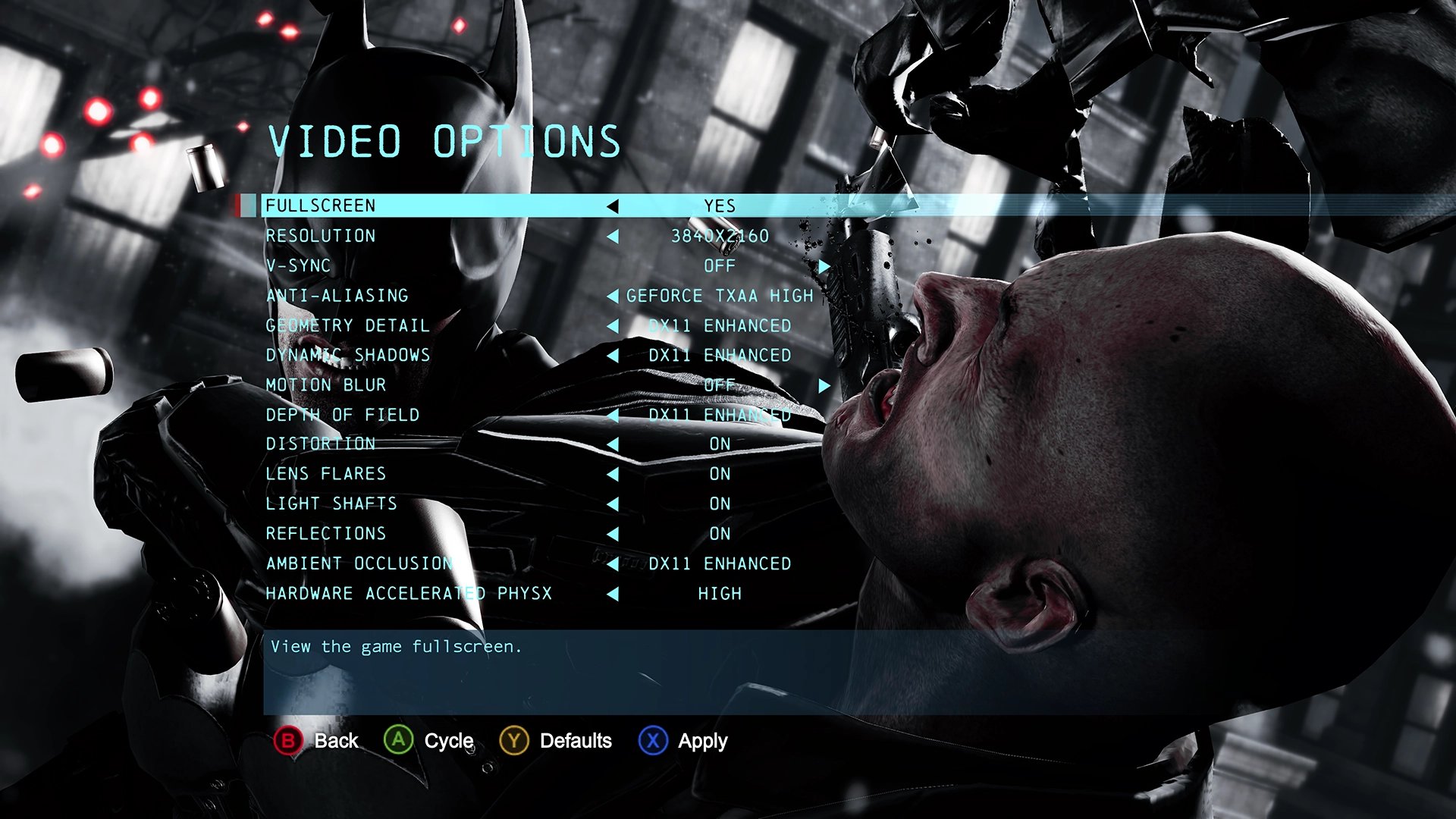
Task: Change Depth of Field from DX11 Enhanced
Action: [x=613, y=414]
